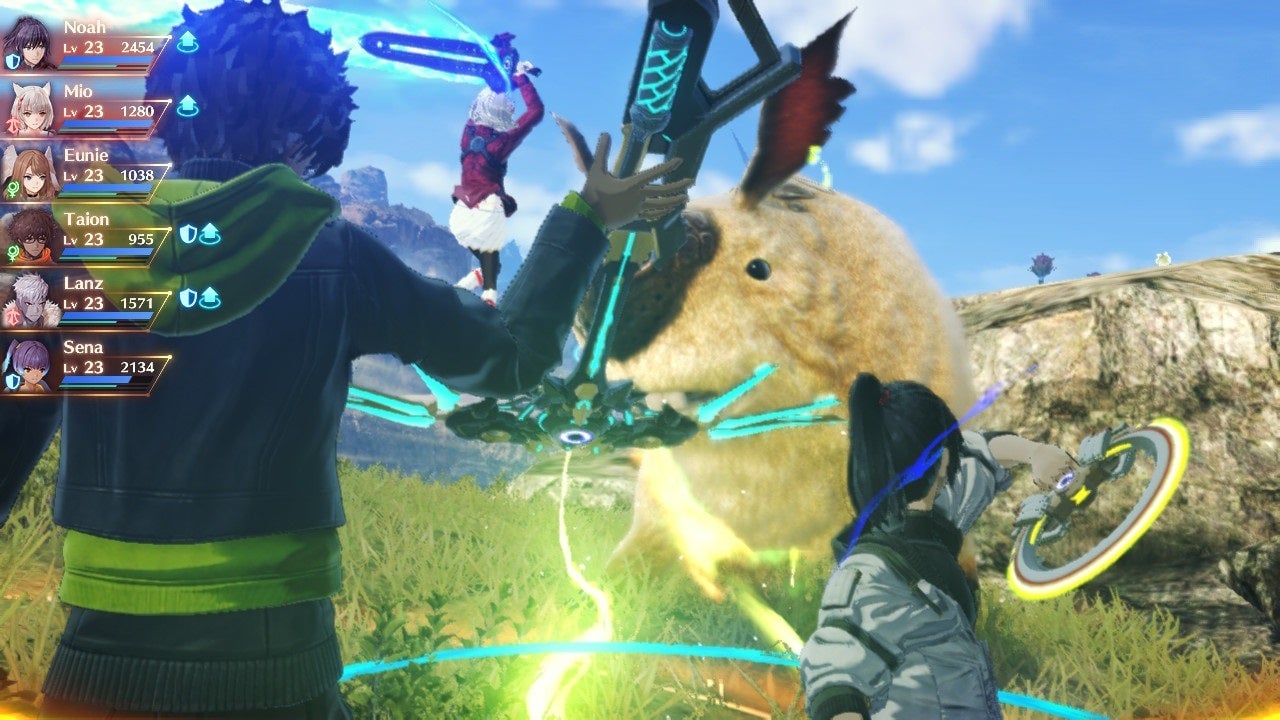Click Taion's healer class icon

pos(14,253)
